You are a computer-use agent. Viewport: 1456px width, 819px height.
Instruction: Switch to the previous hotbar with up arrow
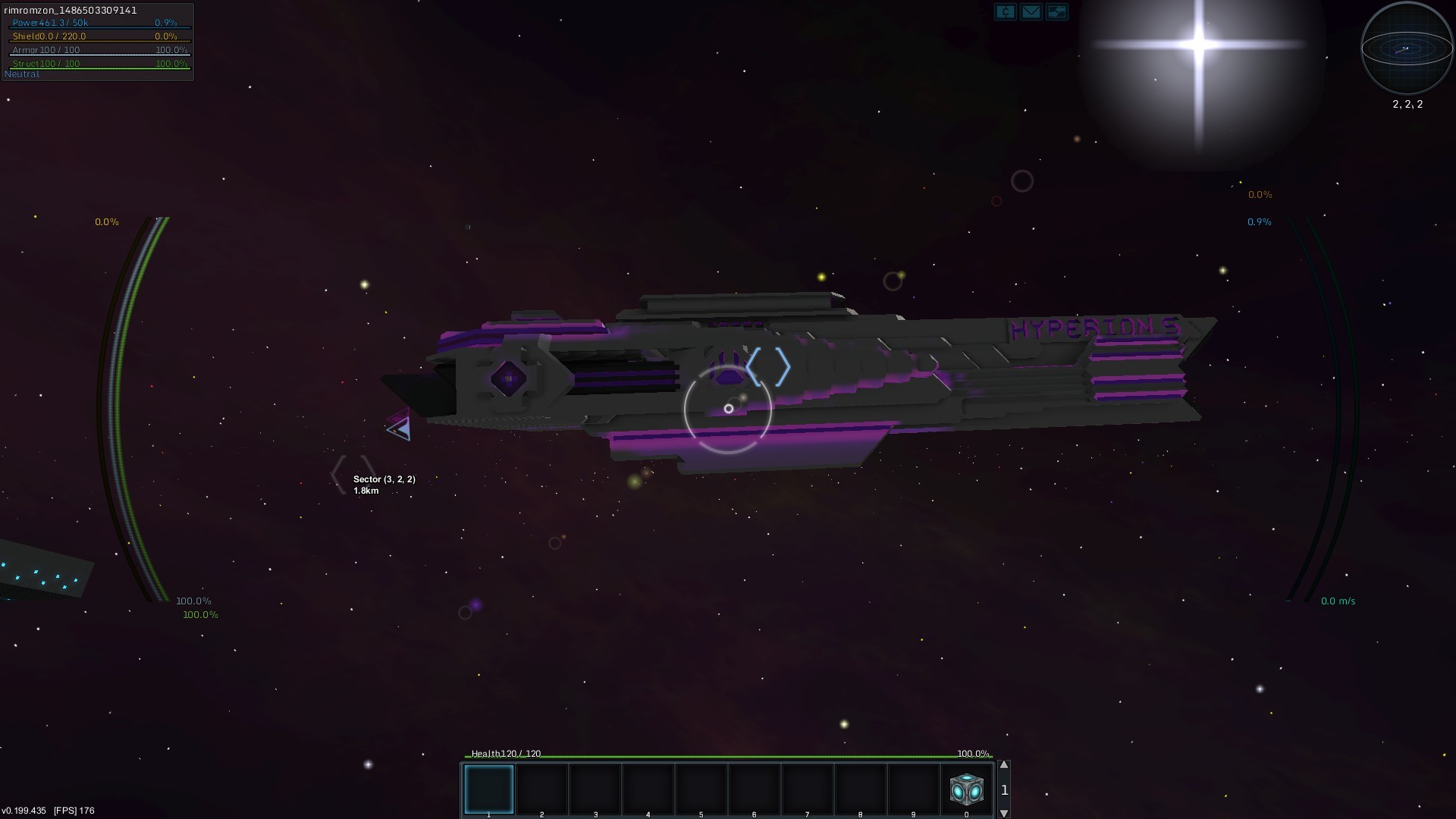[1004, 765]
